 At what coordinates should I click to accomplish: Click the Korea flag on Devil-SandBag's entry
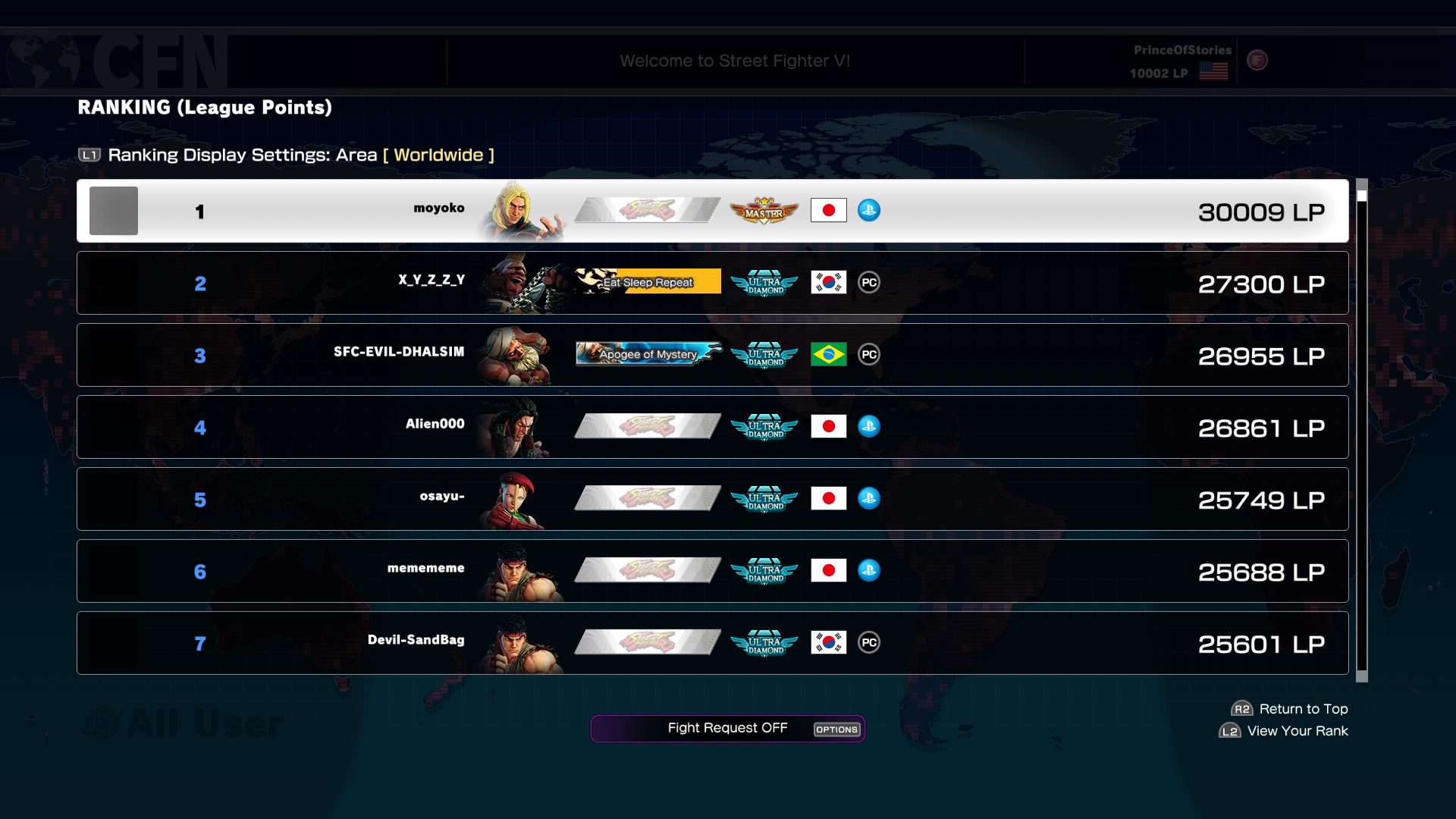pos(828,642)
